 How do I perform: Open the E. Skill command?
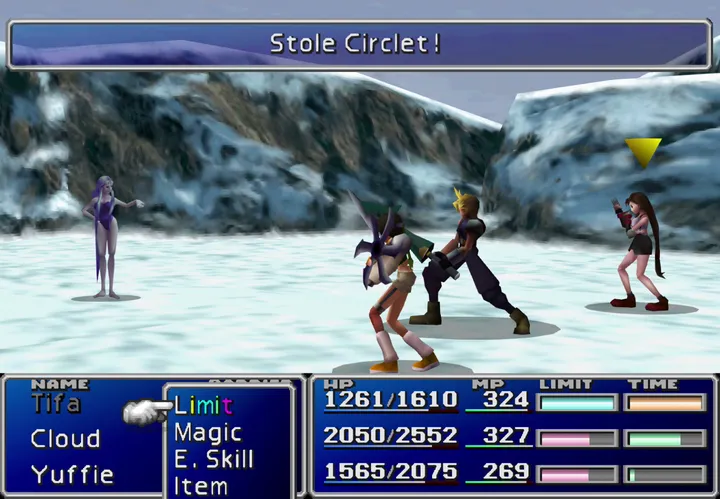pos(213,459)
